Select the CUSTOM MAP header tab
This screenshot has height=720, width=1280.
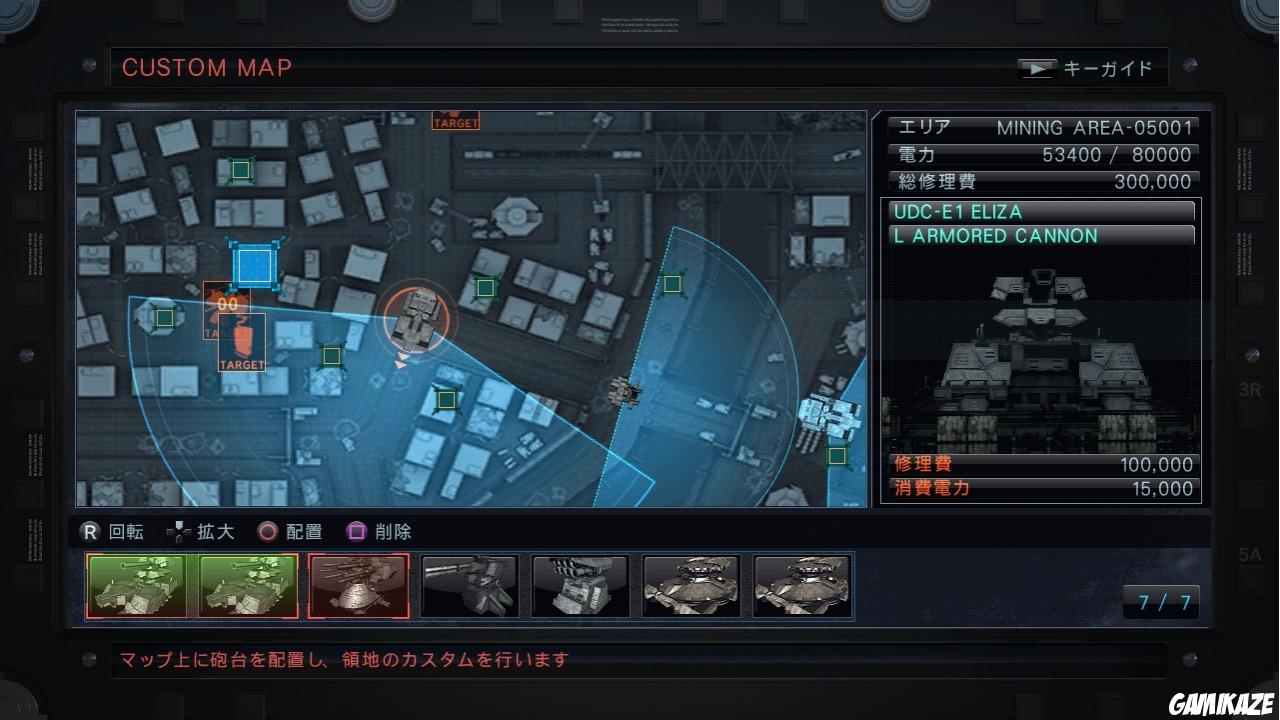tap(206, 68)
